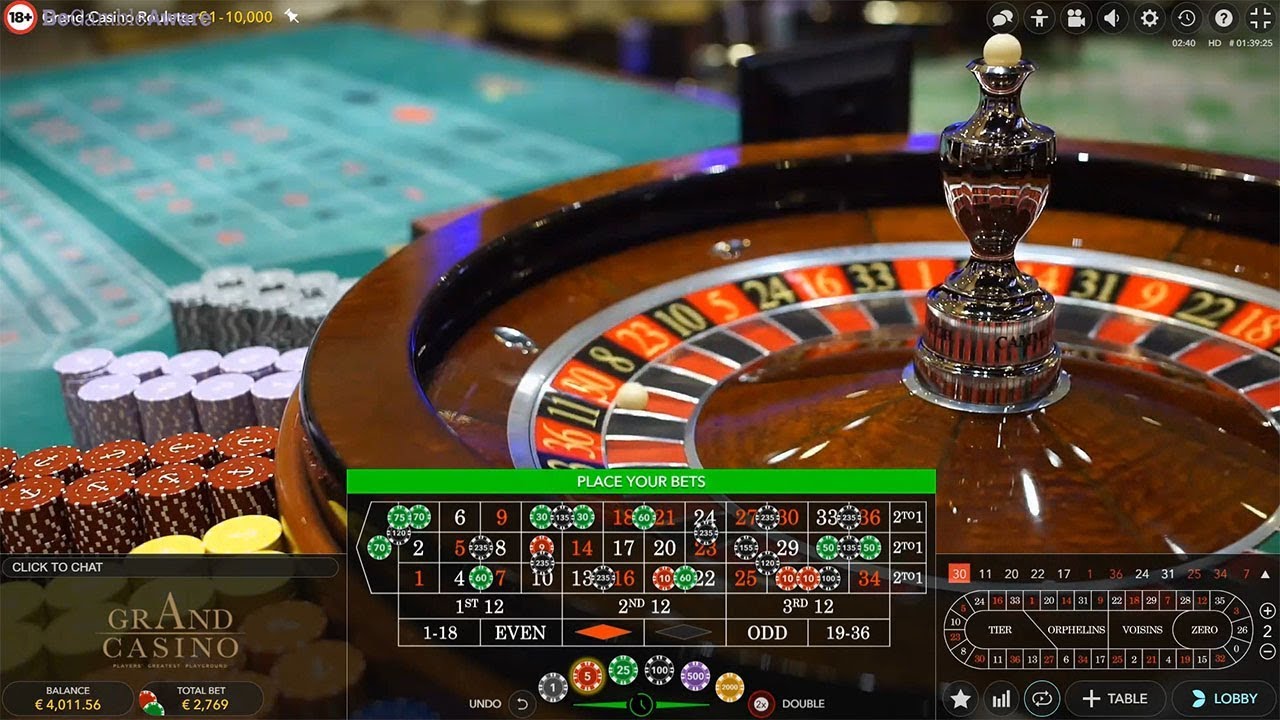Enable autoplay with the repeat icon
This screenshot has height=720, width=1280.
pos(1043,698)
